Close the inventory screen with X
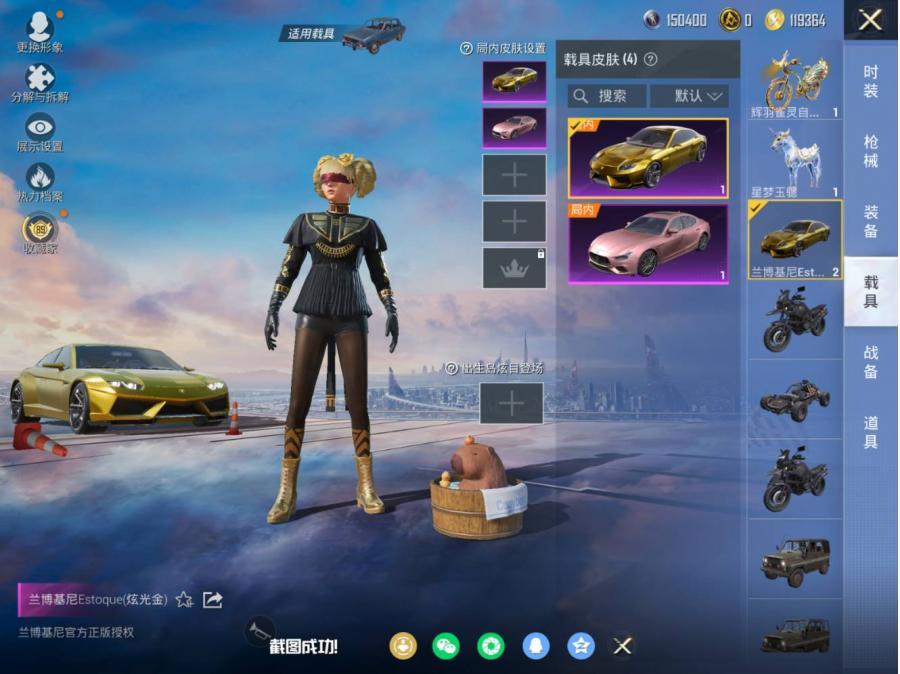 pyautogui.click(x=870, y=20)
